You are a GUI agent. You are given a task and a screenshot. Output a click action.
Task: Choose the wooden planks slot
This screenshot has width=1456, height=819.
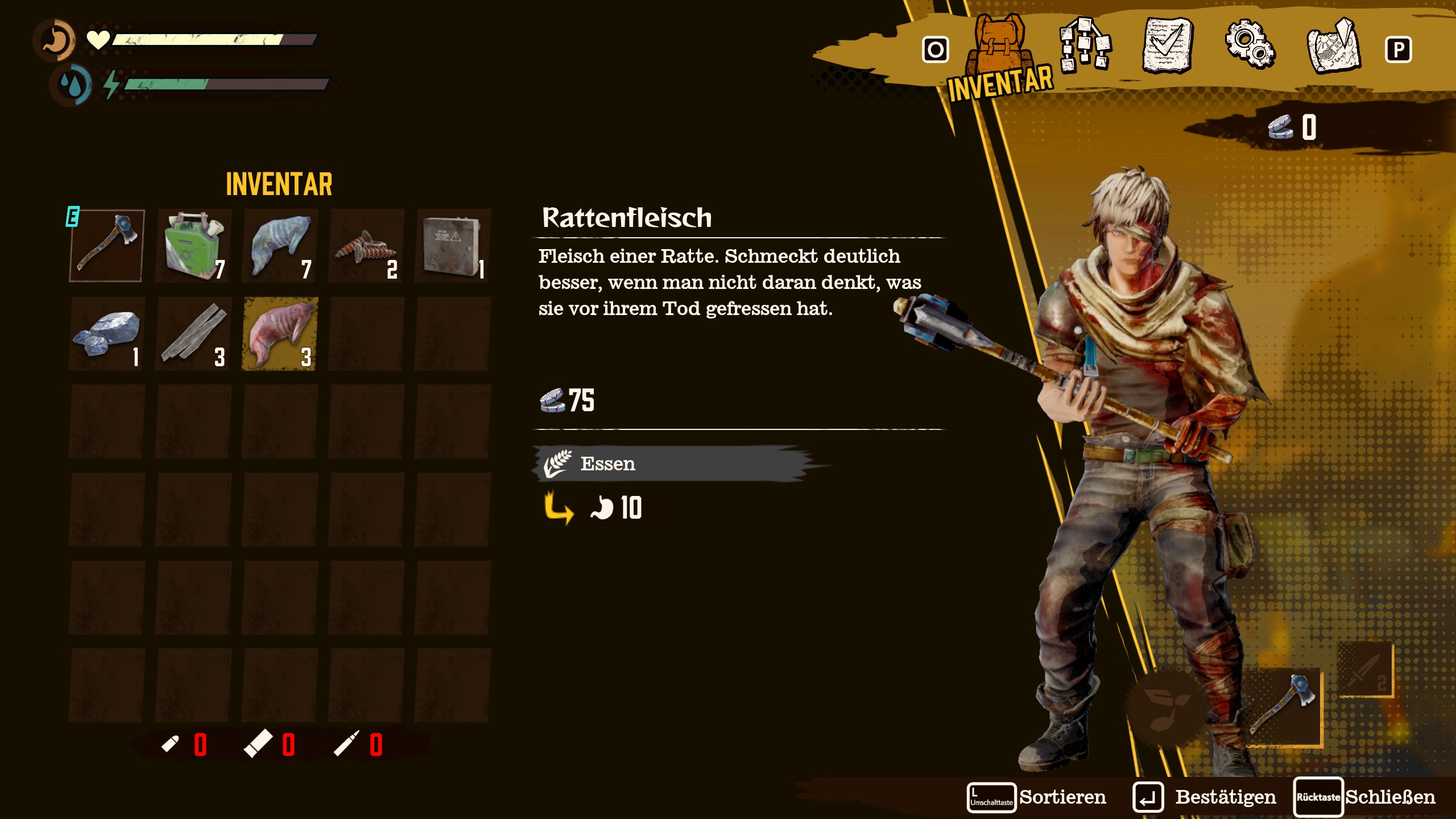(193, 334)
